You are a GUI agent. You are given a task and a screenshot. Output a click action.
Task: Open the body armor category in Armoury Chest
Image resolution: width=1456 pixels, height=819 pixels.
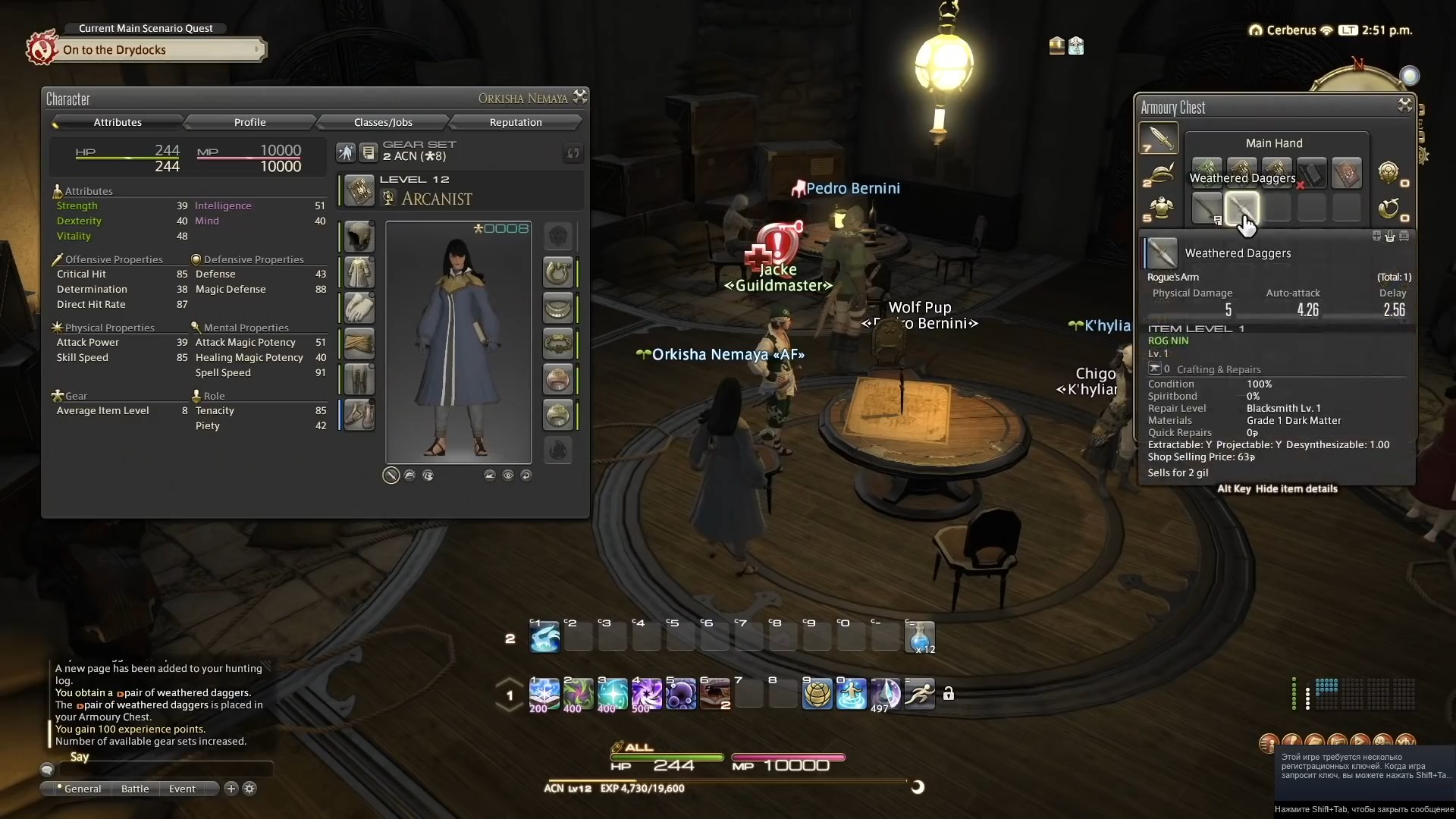1159,209
